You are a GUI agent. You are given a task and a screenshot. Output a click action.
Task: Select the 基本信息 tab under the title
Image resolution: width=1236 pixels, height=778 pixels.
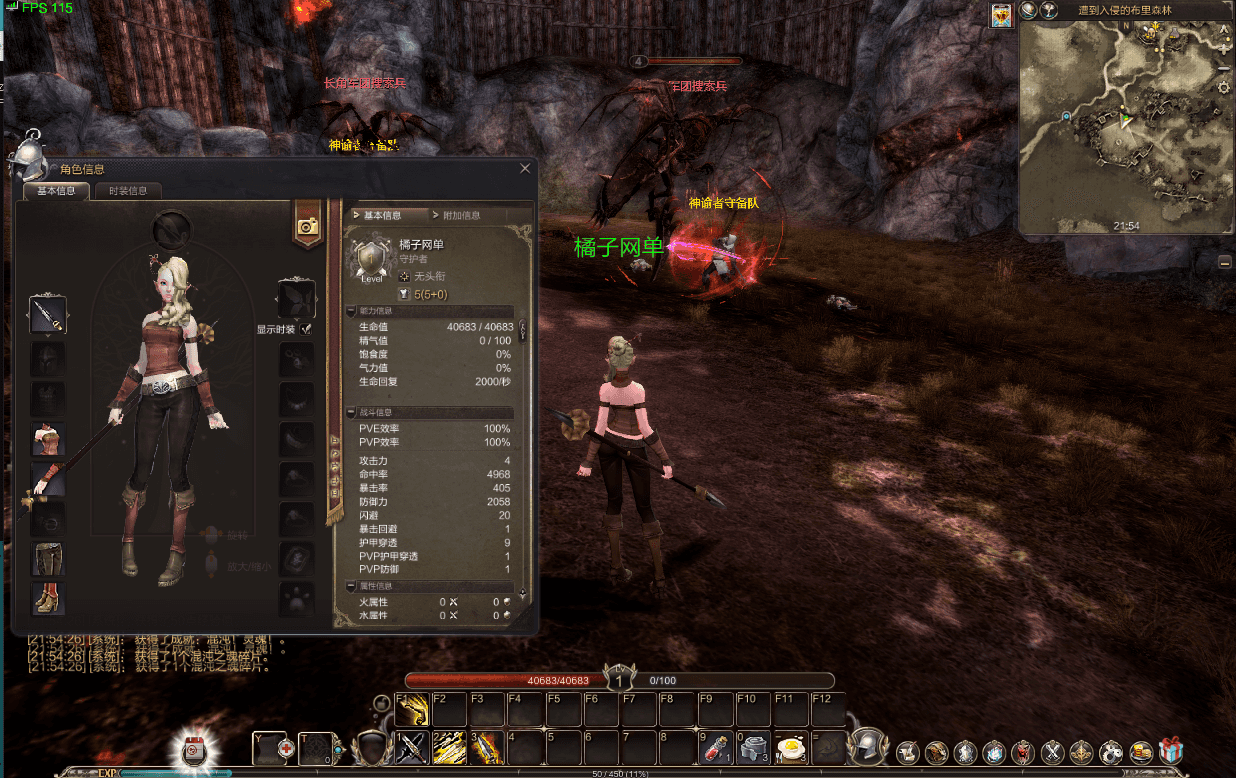point(56,191)
